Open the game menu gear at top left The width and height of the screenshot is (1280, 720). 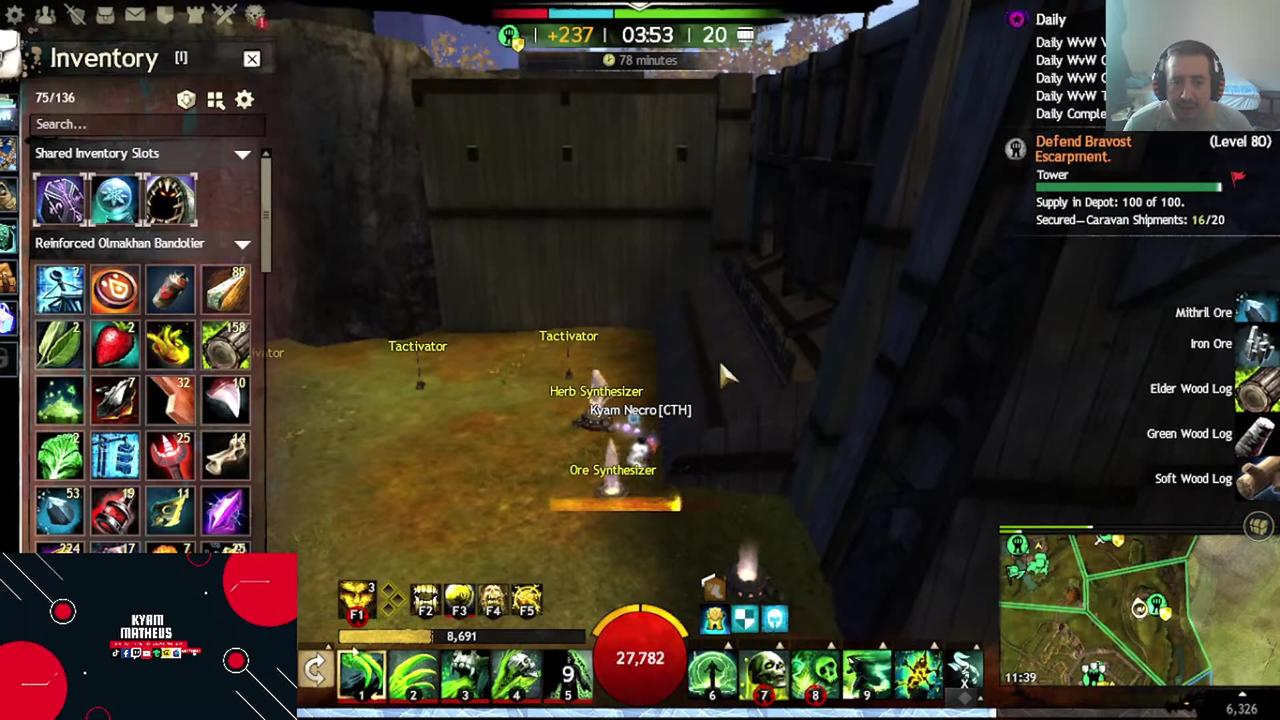14,14
